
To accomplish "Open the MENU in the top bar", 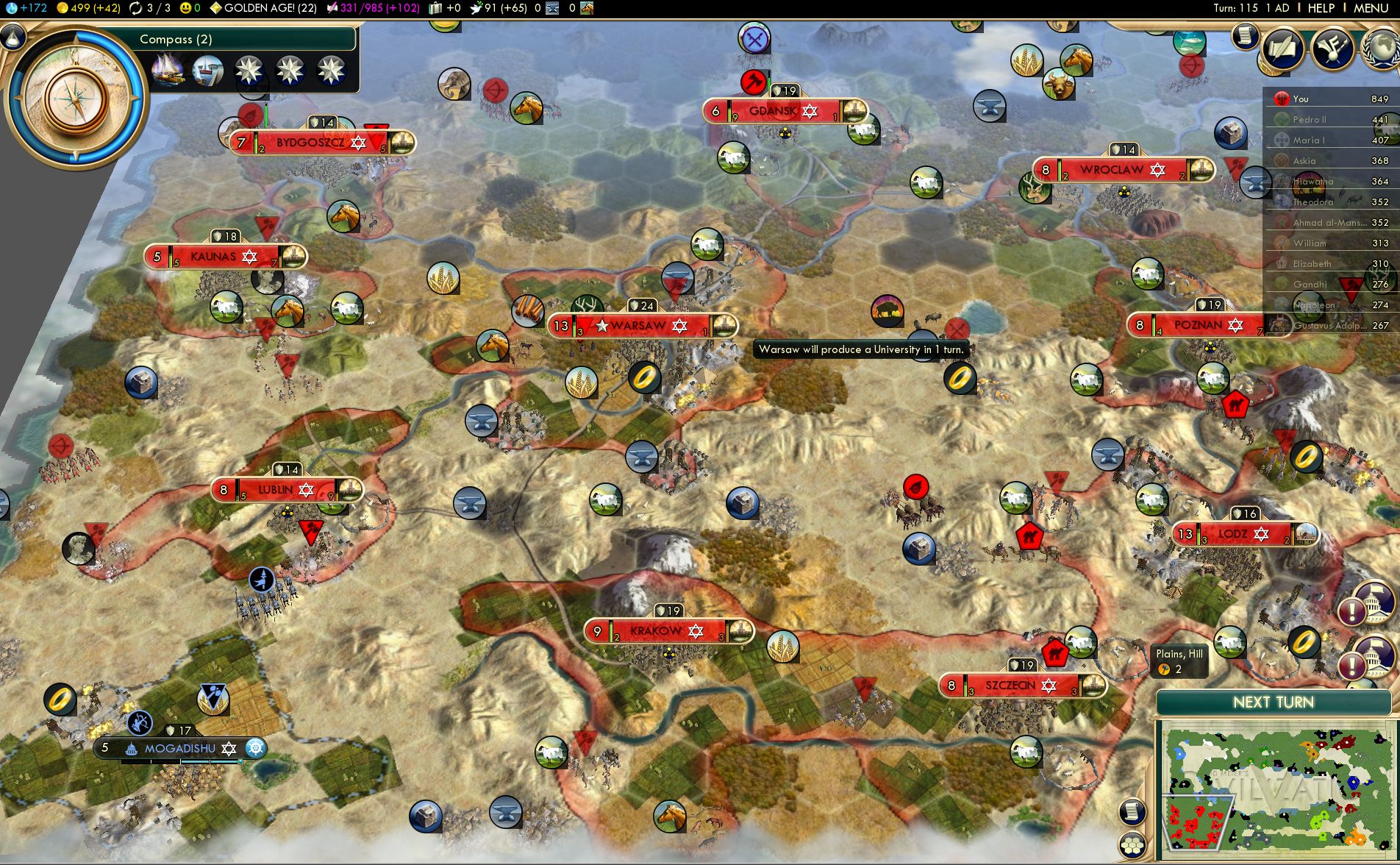I will (x=1371, y=8).
